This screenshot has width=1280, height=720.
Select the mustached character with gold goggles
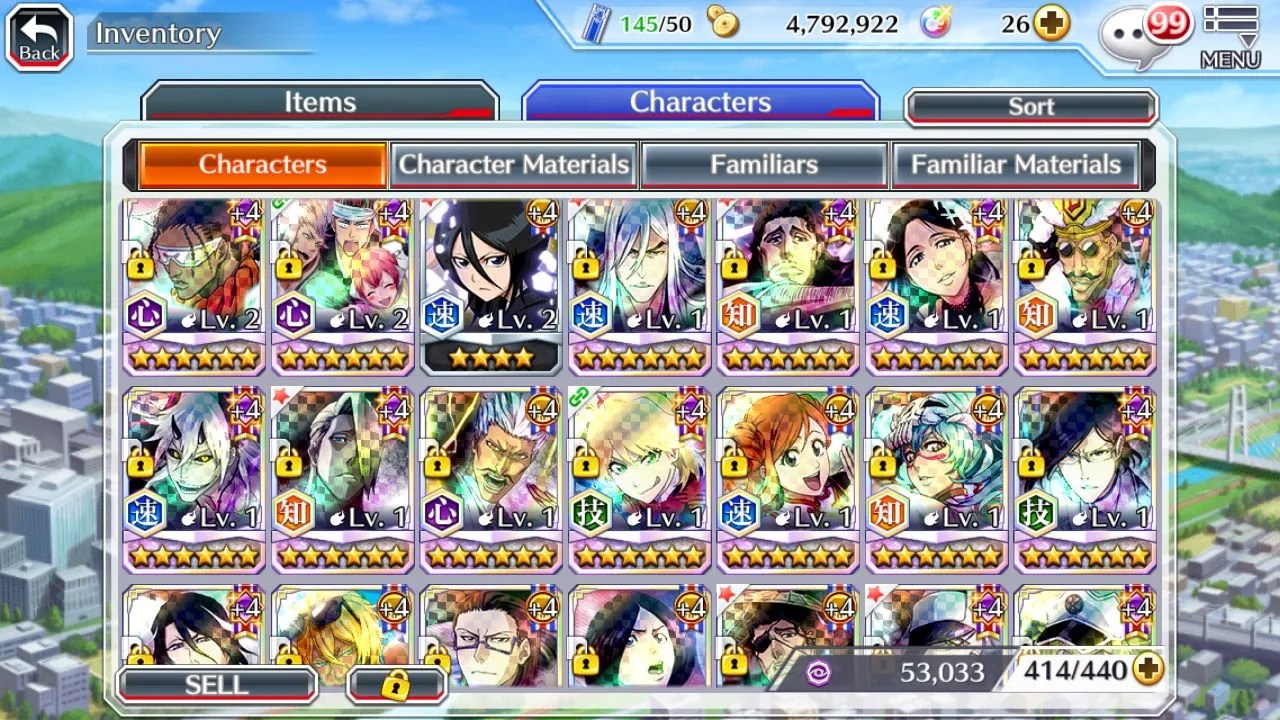pyautogui.click(x=1085, y=285)
